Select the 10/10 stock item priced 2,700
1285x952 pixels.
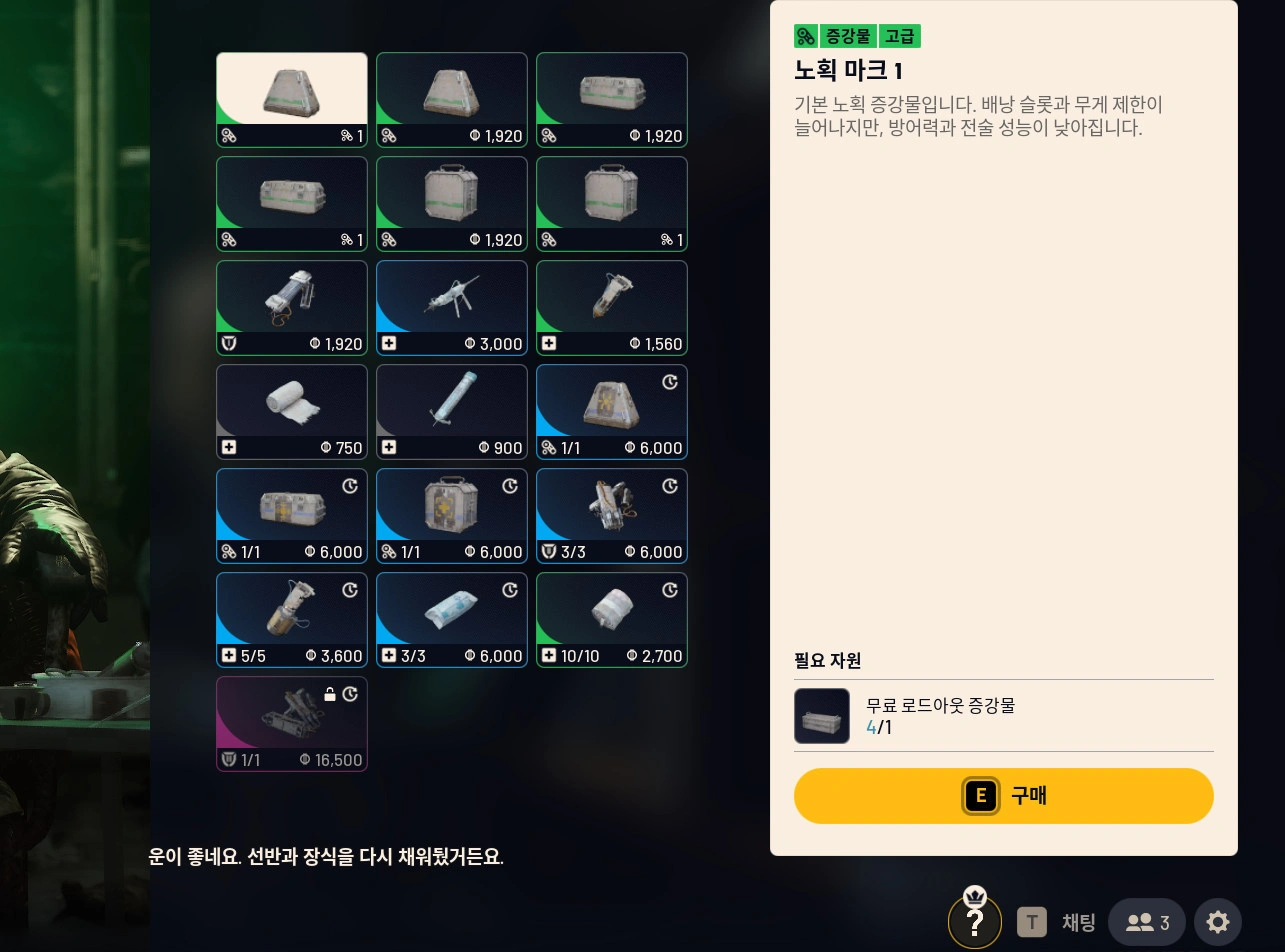click(x=612, y=620)
